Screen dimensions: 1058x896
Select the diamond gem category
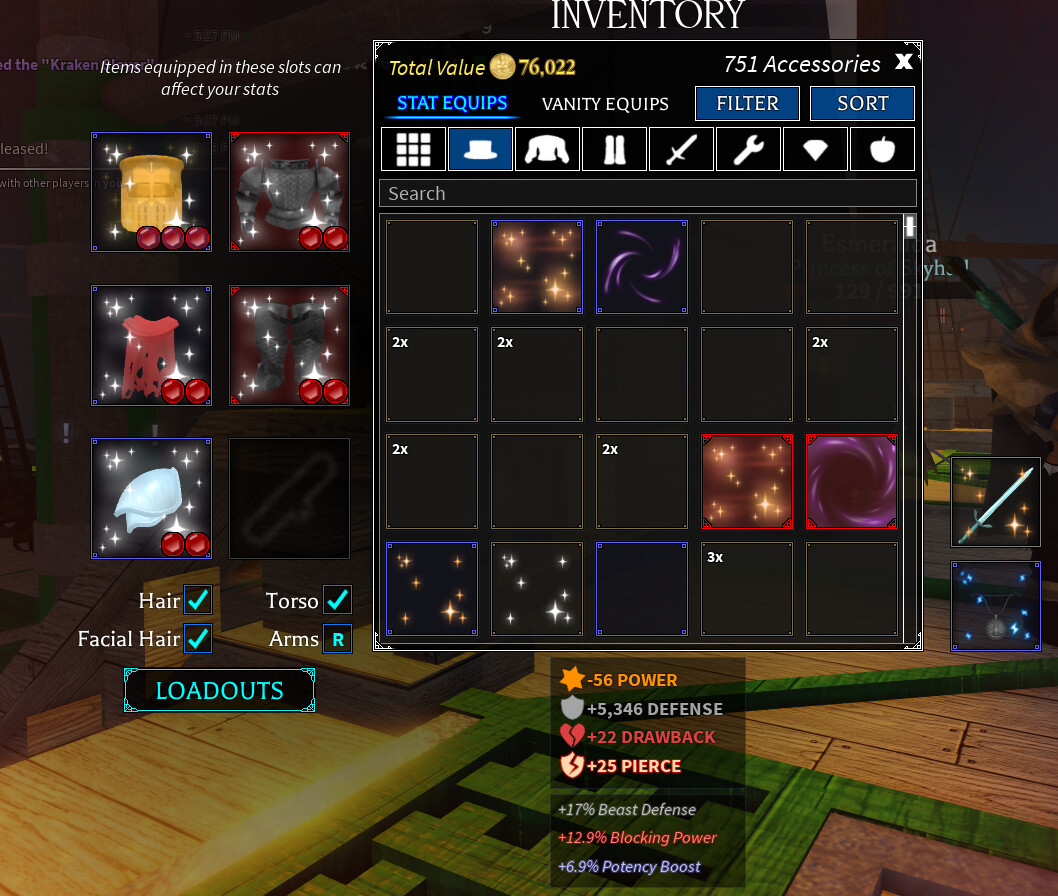coord(815,149)
